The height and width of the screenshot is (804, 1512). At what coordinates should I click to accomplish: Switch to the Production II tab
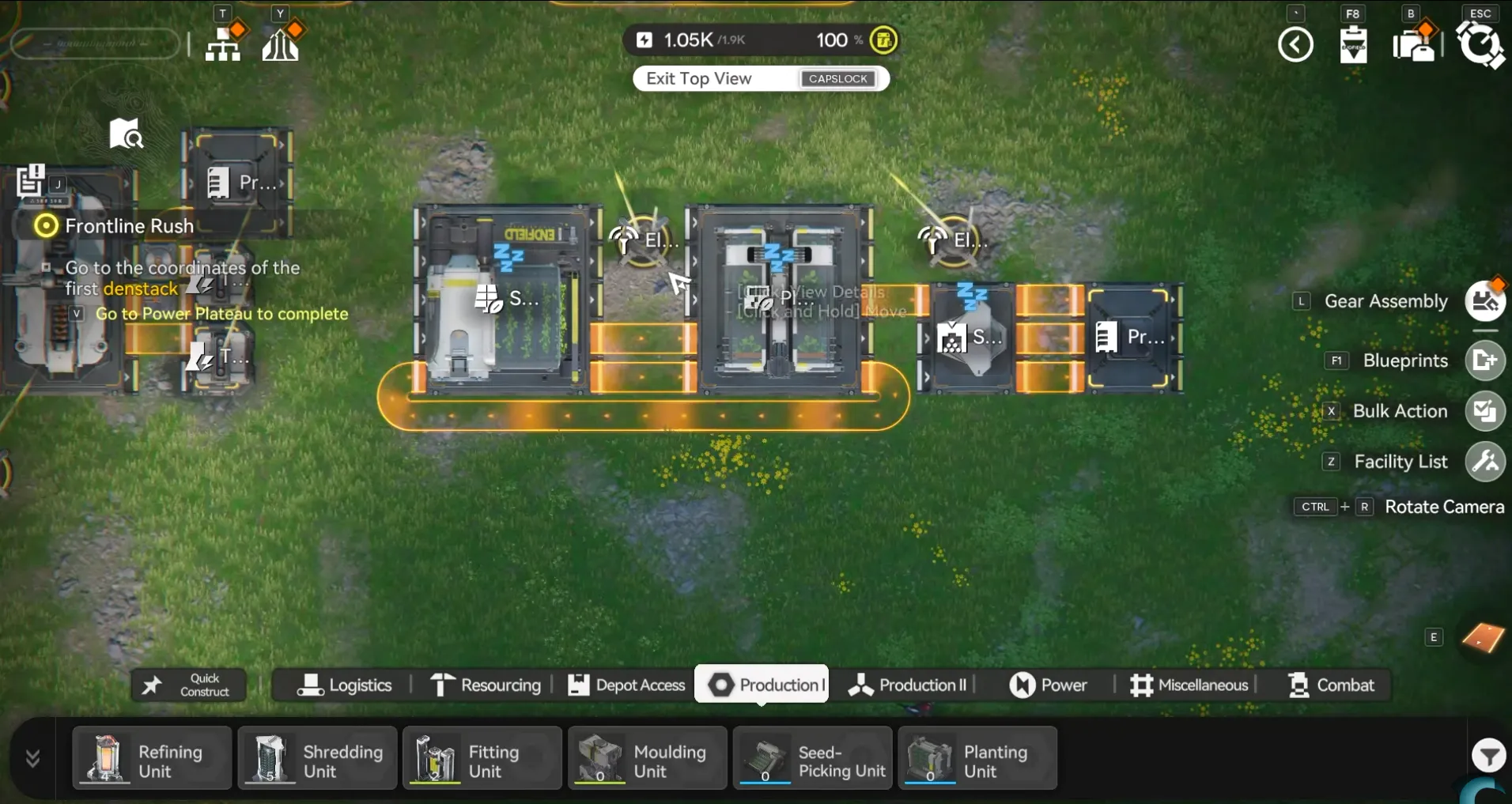(x=906, y=685)
